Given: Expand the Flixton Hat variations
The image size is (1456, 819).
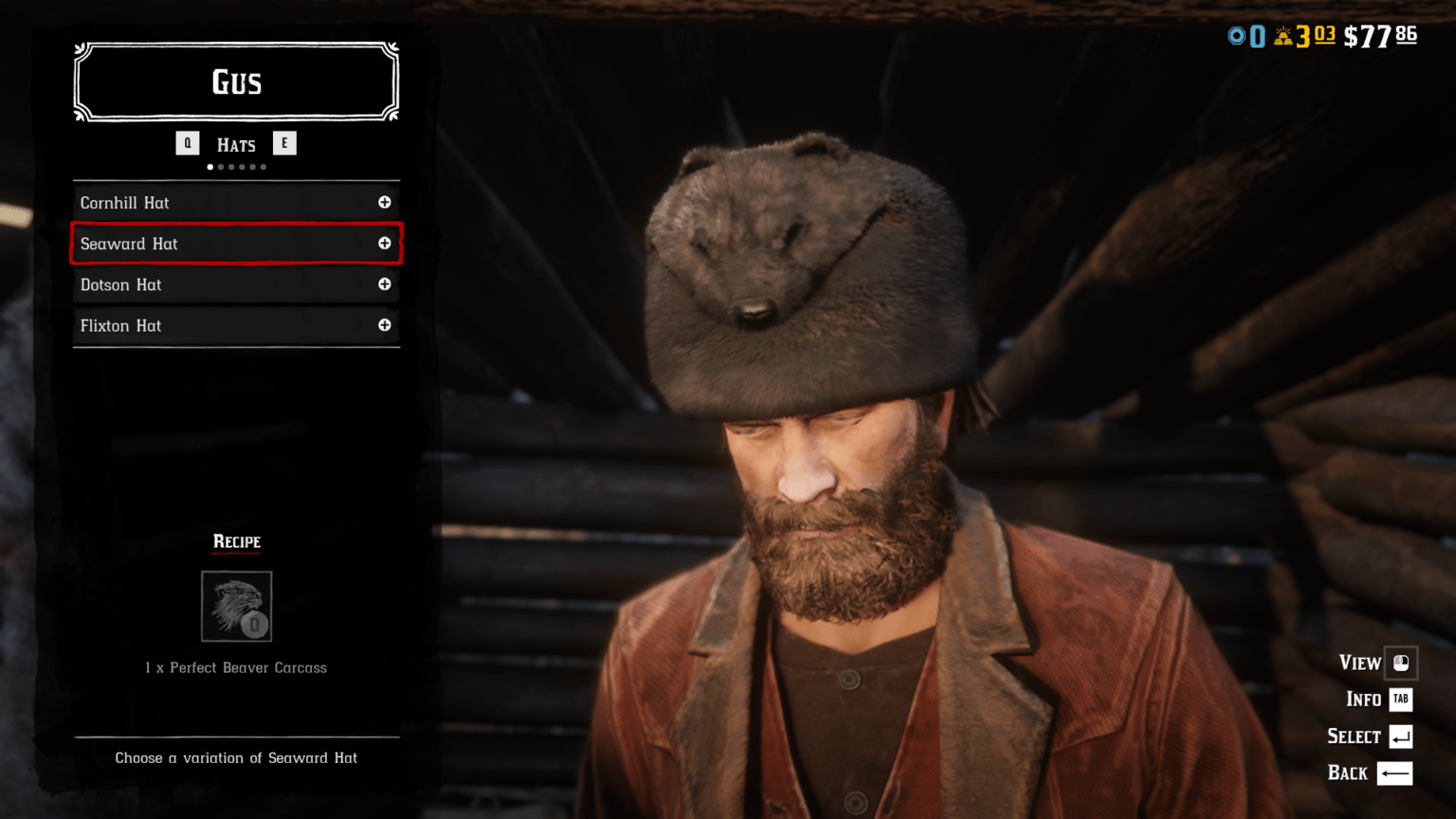Looking at the screenshot, I should coord(385,325).
